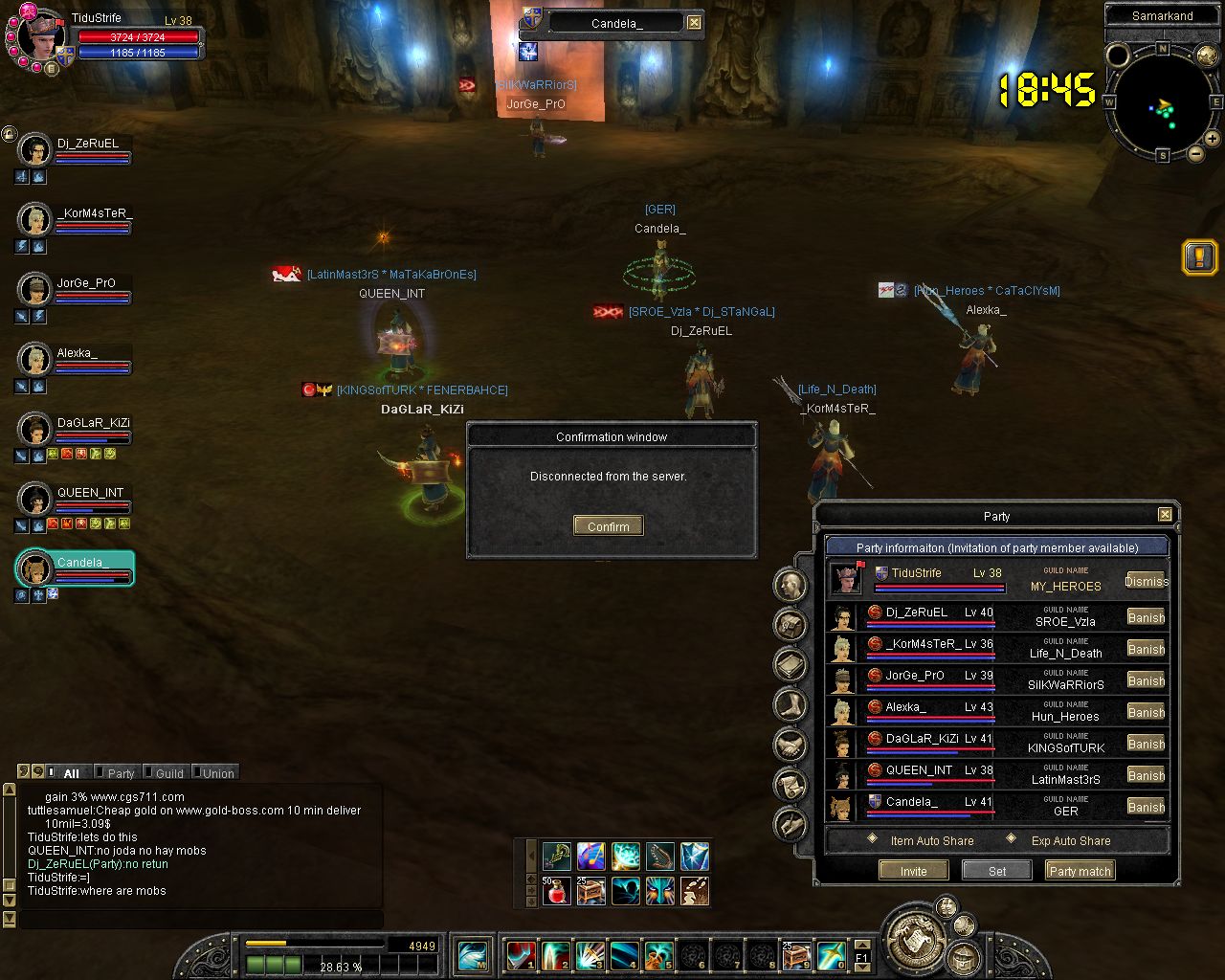Close the Candela_ target frame
The image size is (1225, 980).
pos(695,23)
